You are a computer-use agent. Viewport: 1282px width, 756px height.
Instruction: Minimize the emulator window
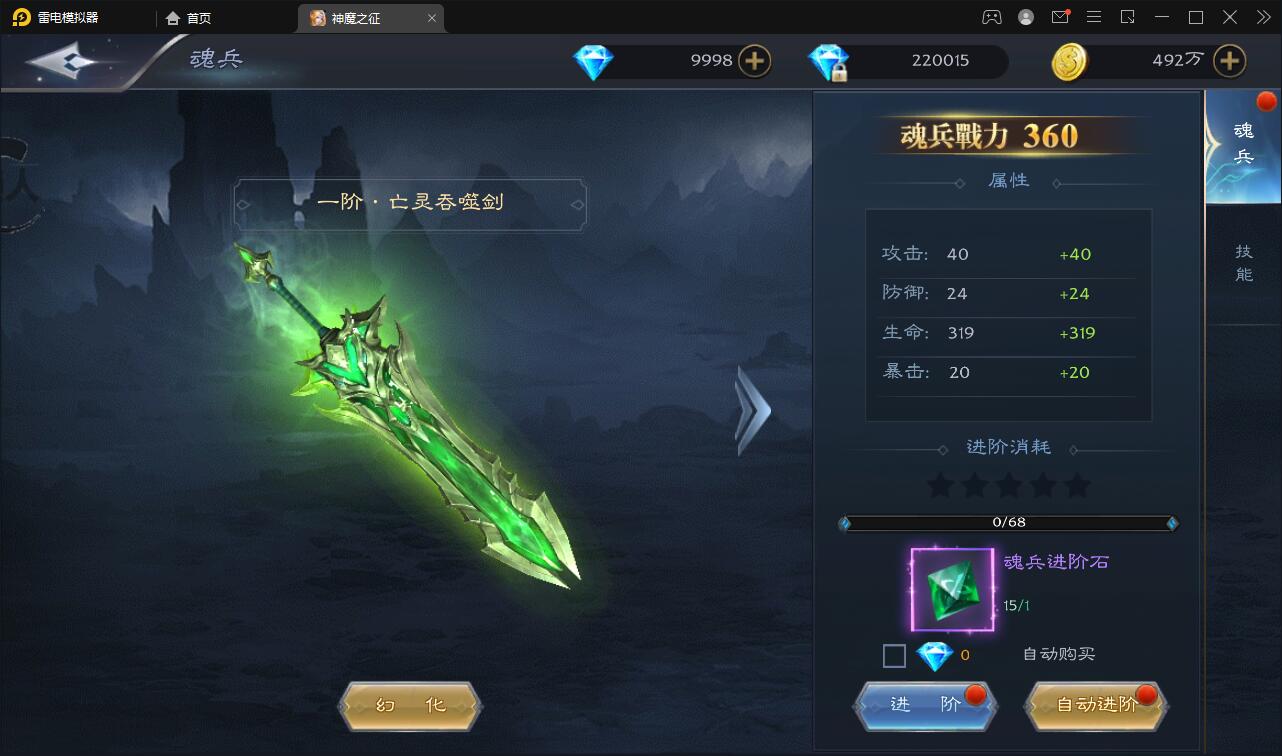click(1161, 17)
